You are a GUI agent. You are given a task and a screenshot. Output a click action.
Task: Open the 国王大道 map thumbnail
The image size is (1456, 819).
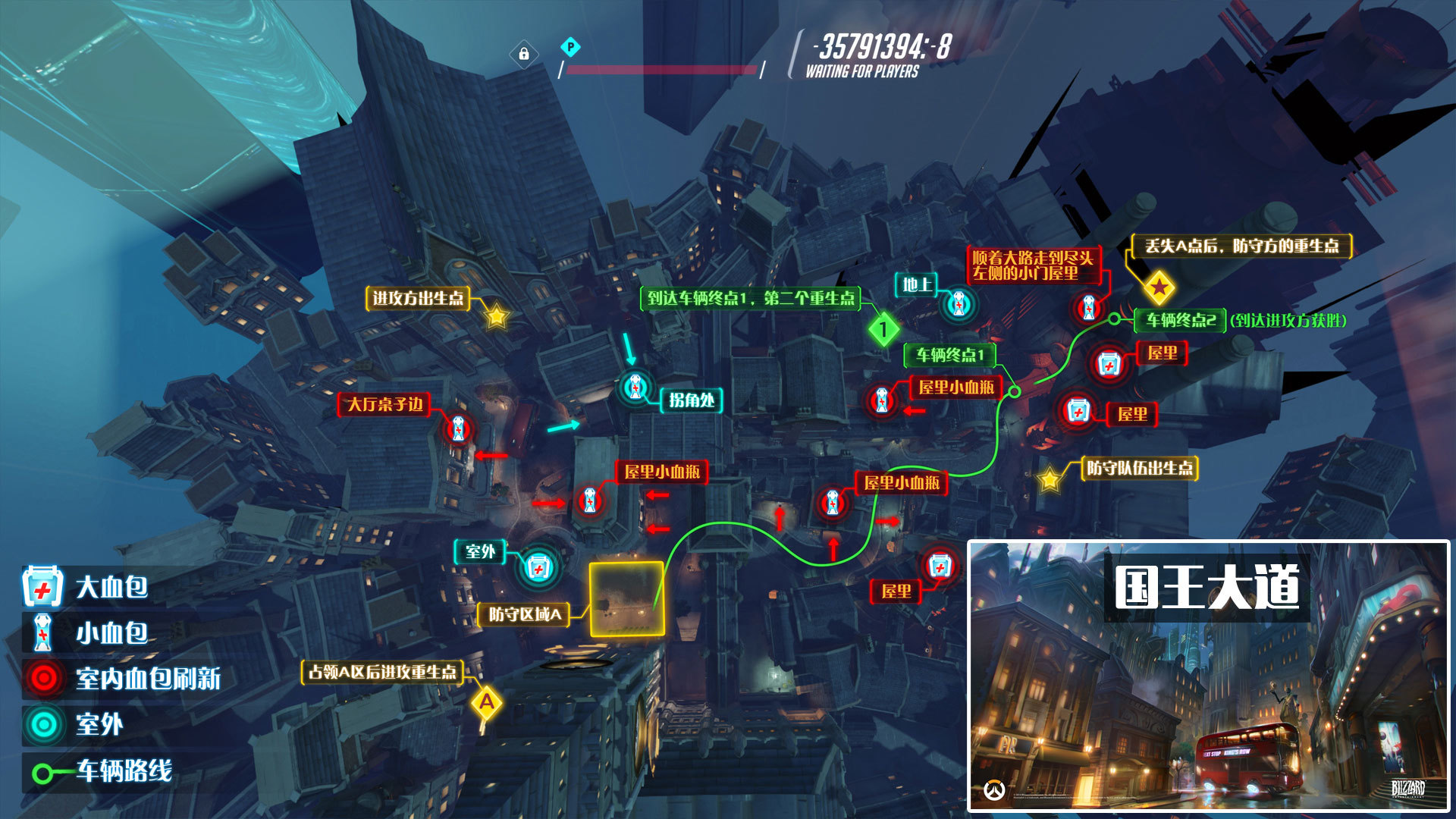[x=1208, y=676]
